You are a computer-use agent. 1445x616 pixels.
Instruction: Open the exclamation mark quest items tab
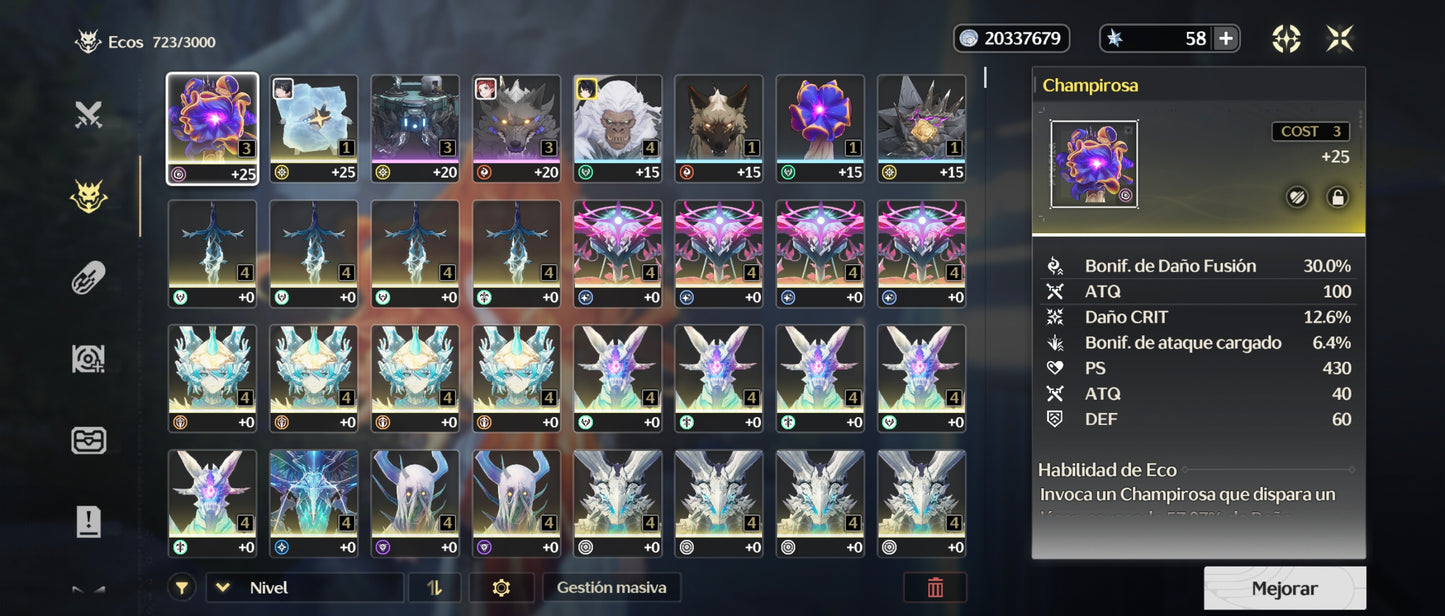[89, 521]
